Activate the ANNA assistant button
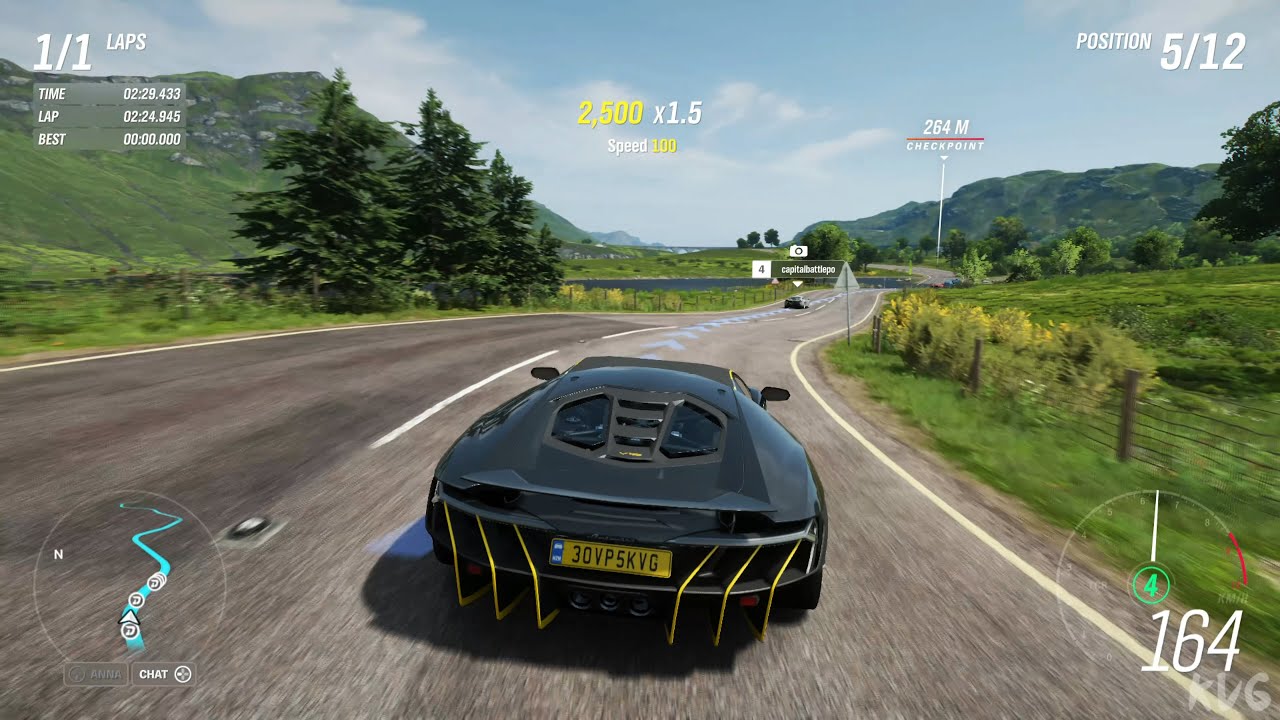The image size is (1280, 720). 96,674
